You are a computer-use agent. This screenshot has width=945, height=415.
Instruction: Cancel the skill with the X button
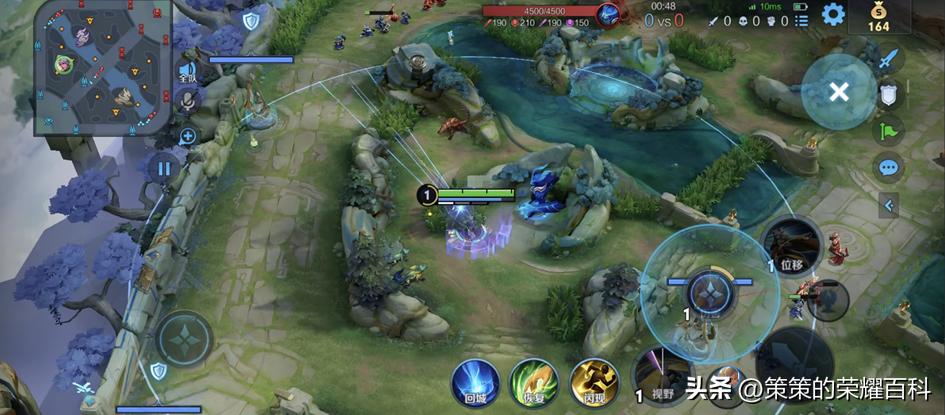click(839, 92)
